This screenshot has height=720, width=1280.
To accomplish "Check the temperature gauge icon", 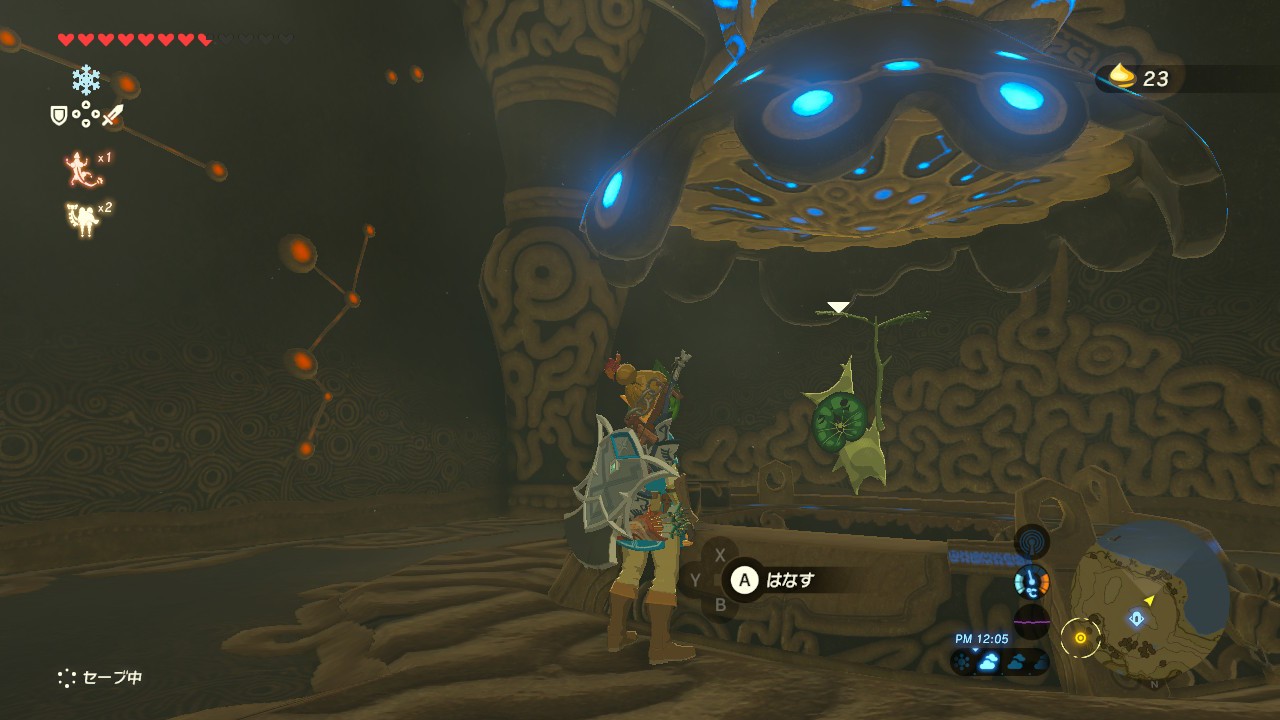I will pyautogui.click(x=1031, y=581).
